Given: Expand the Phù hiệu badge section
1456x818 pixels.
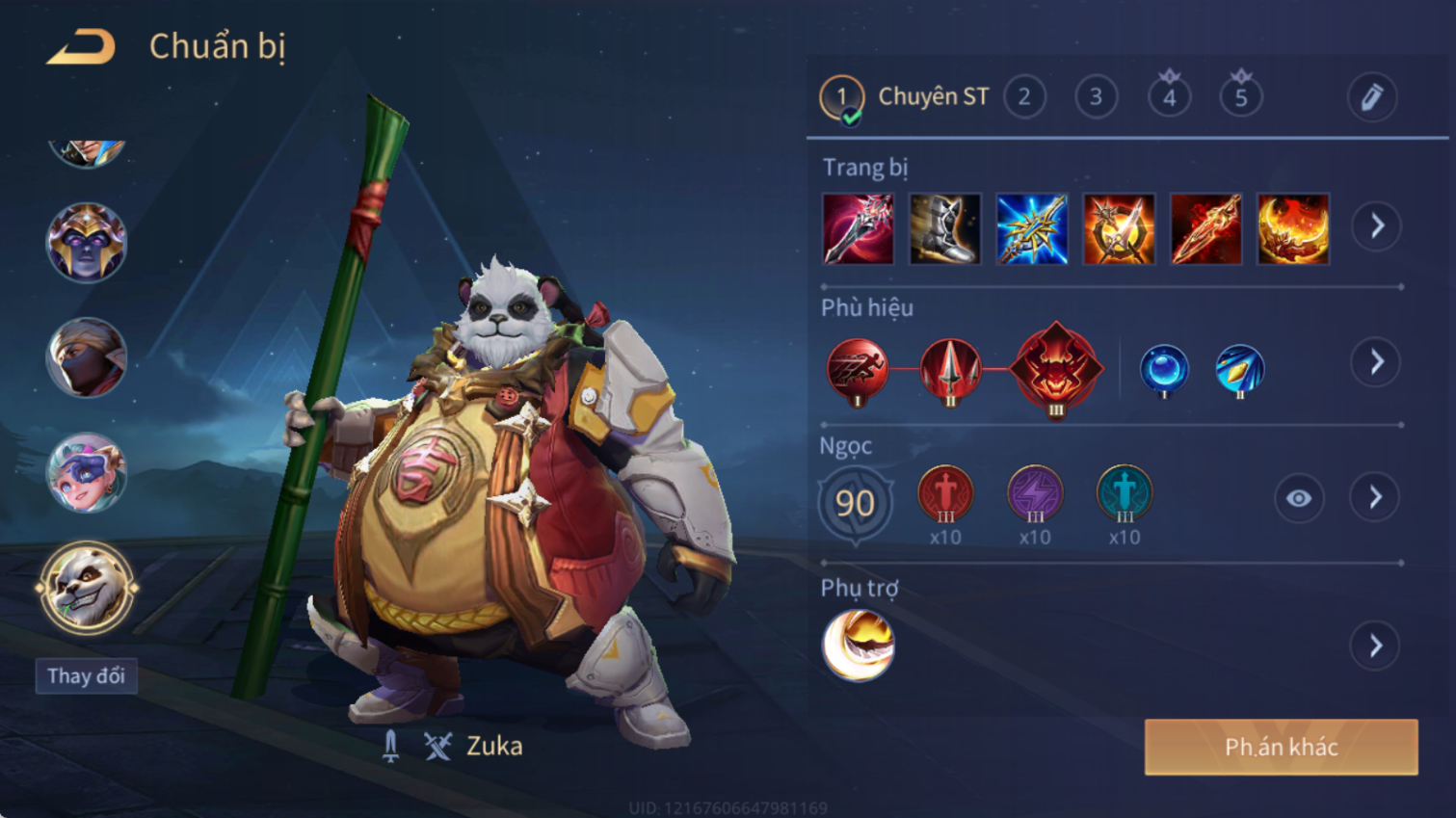Looking at the screenshot, I should pos(1376,362).
